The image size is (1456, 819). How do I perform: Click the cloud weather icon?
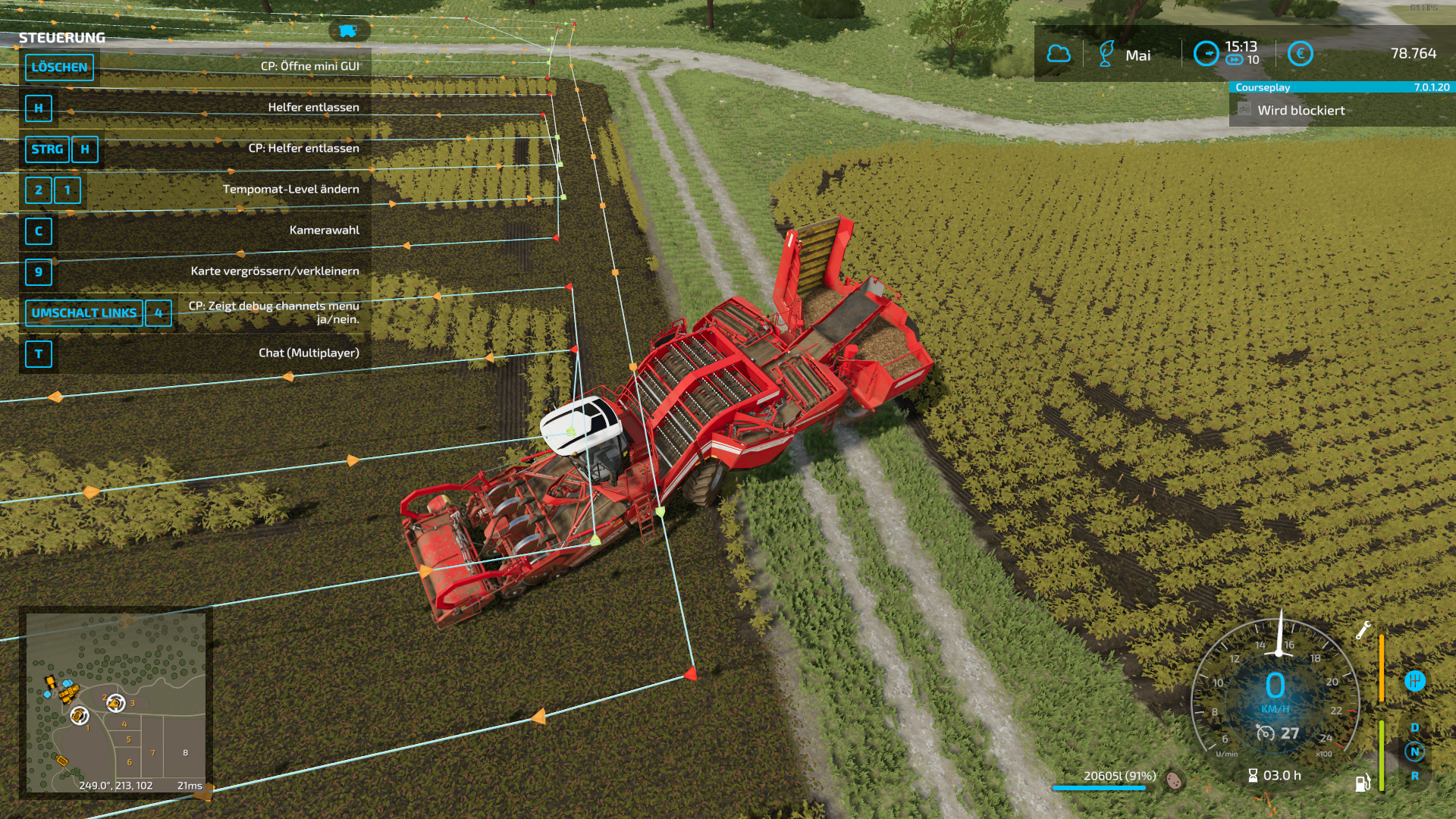(x=1058, y=54)
